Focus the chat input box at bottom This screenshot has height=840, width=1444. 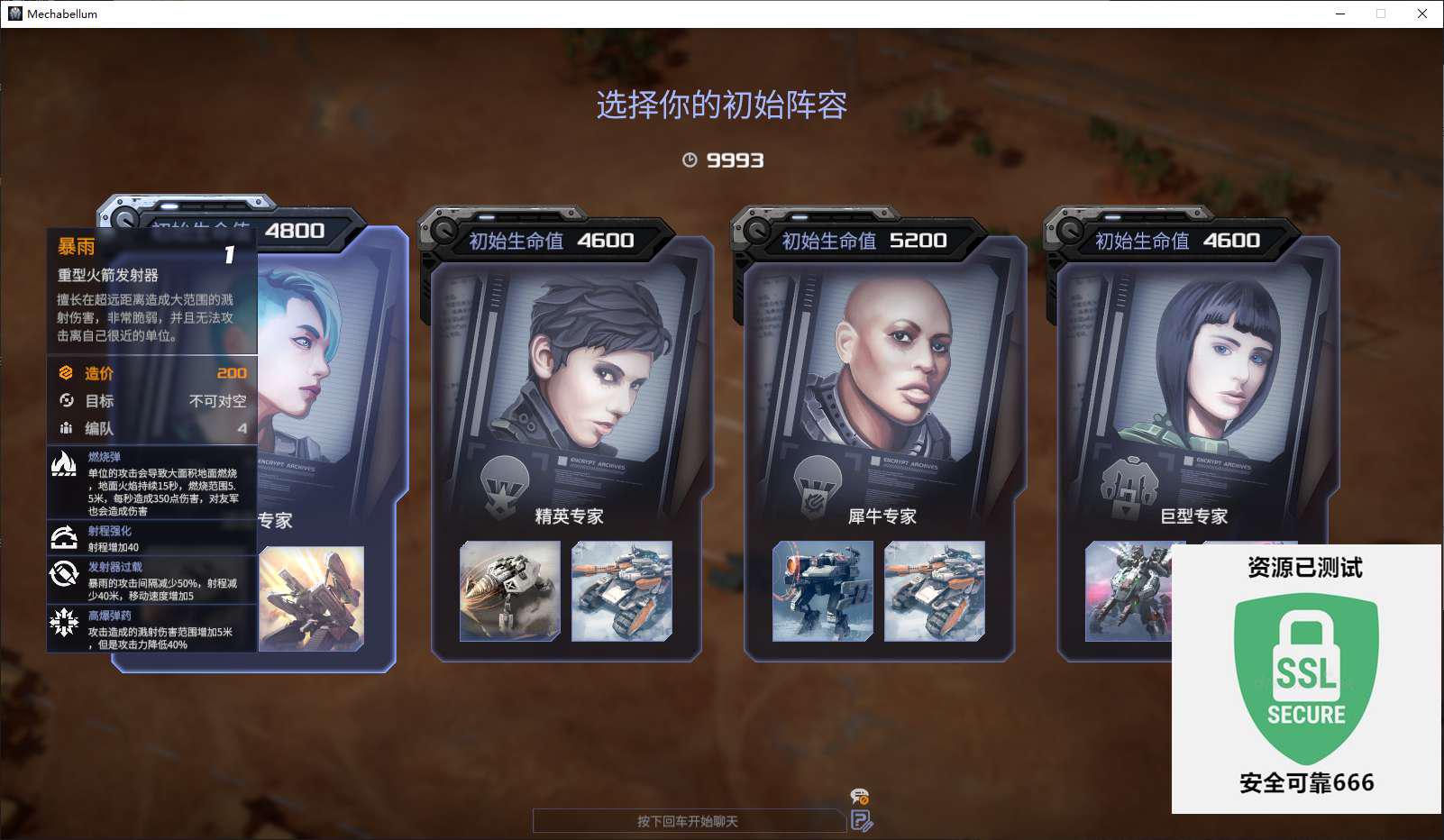[x=689, y=821]
